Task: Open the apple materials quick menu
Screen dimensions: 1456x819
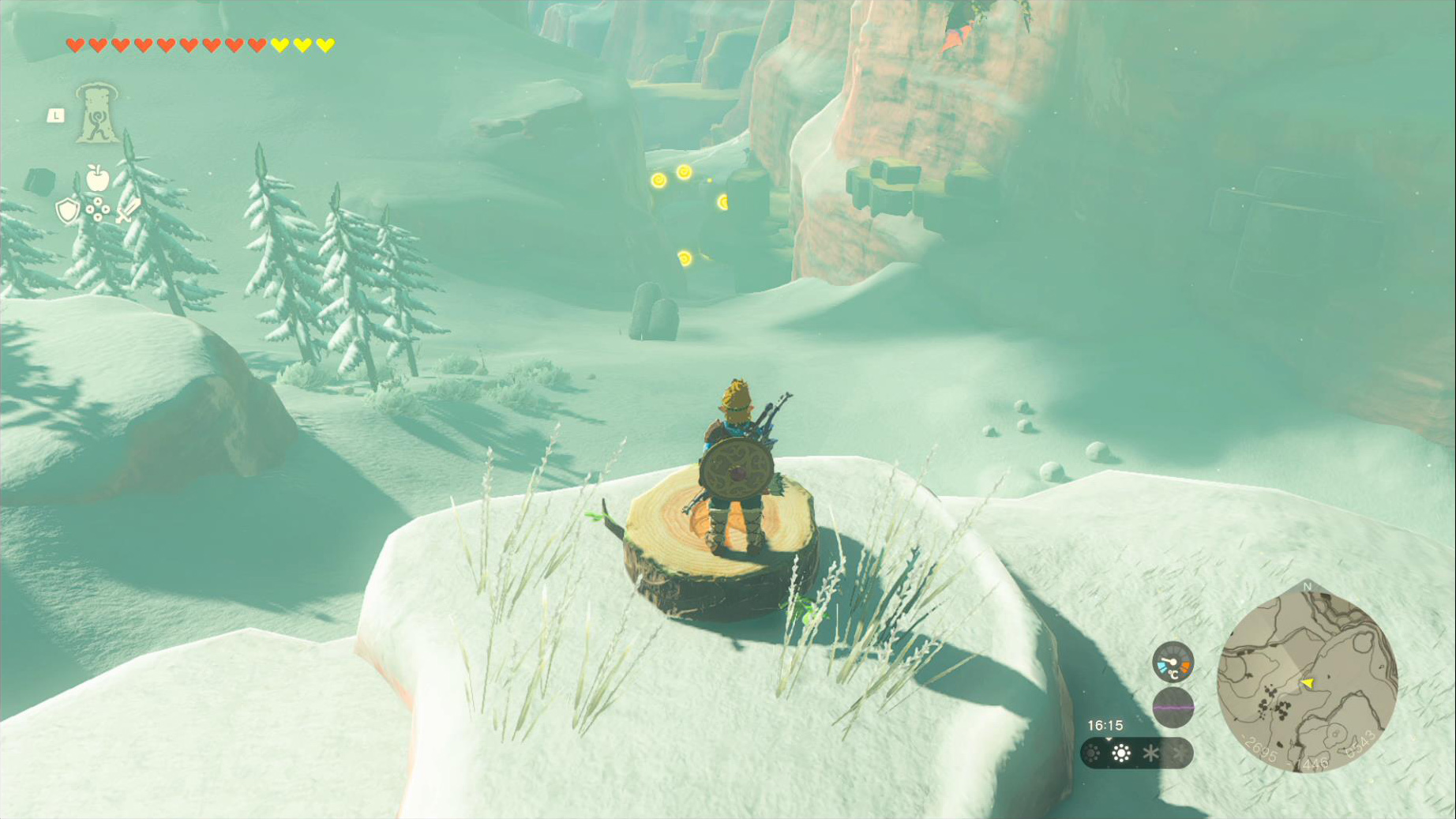Action: (97, 178)
